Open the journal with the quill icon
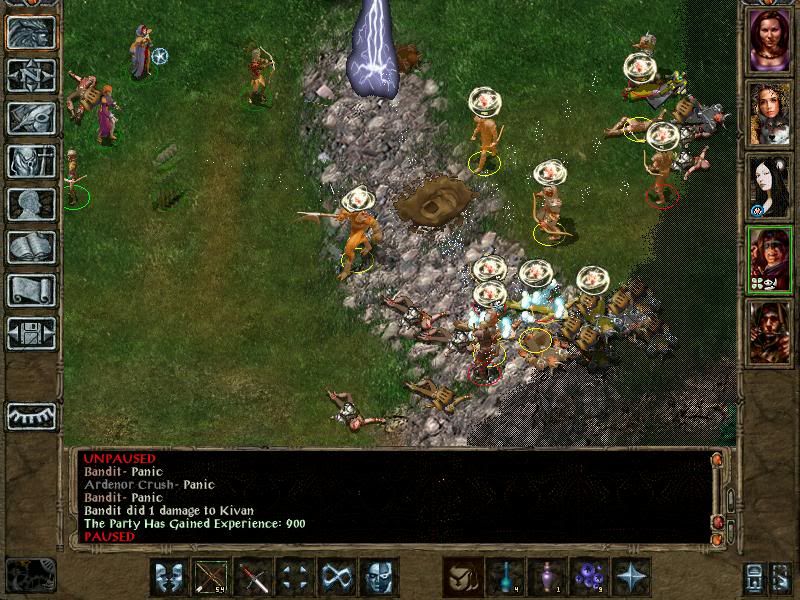The width and height of the screenshot is (800, 600). click(x=31, y=118)
